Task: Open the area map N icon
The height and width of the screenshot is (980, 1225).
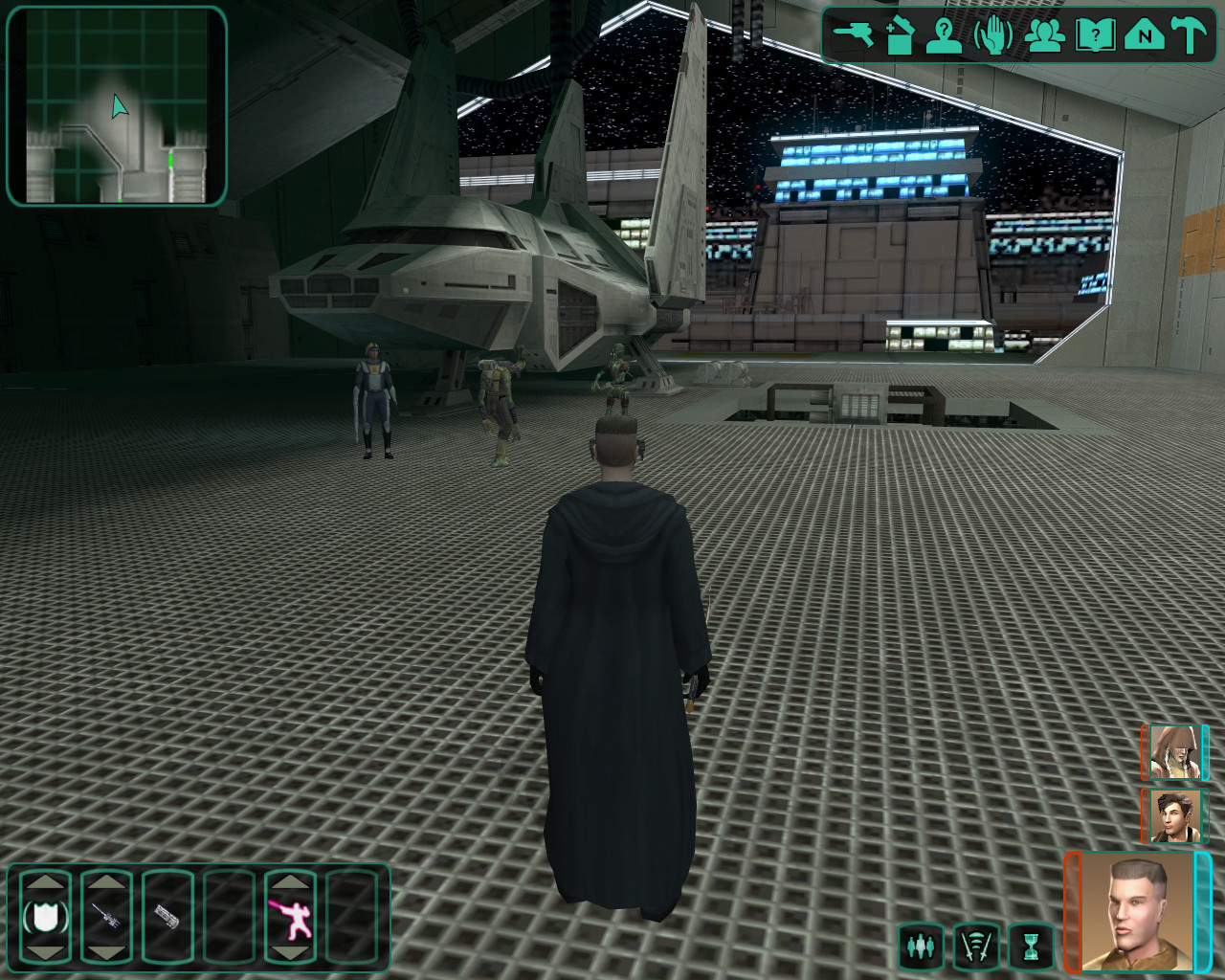Action: click(x=1144, y=36)
